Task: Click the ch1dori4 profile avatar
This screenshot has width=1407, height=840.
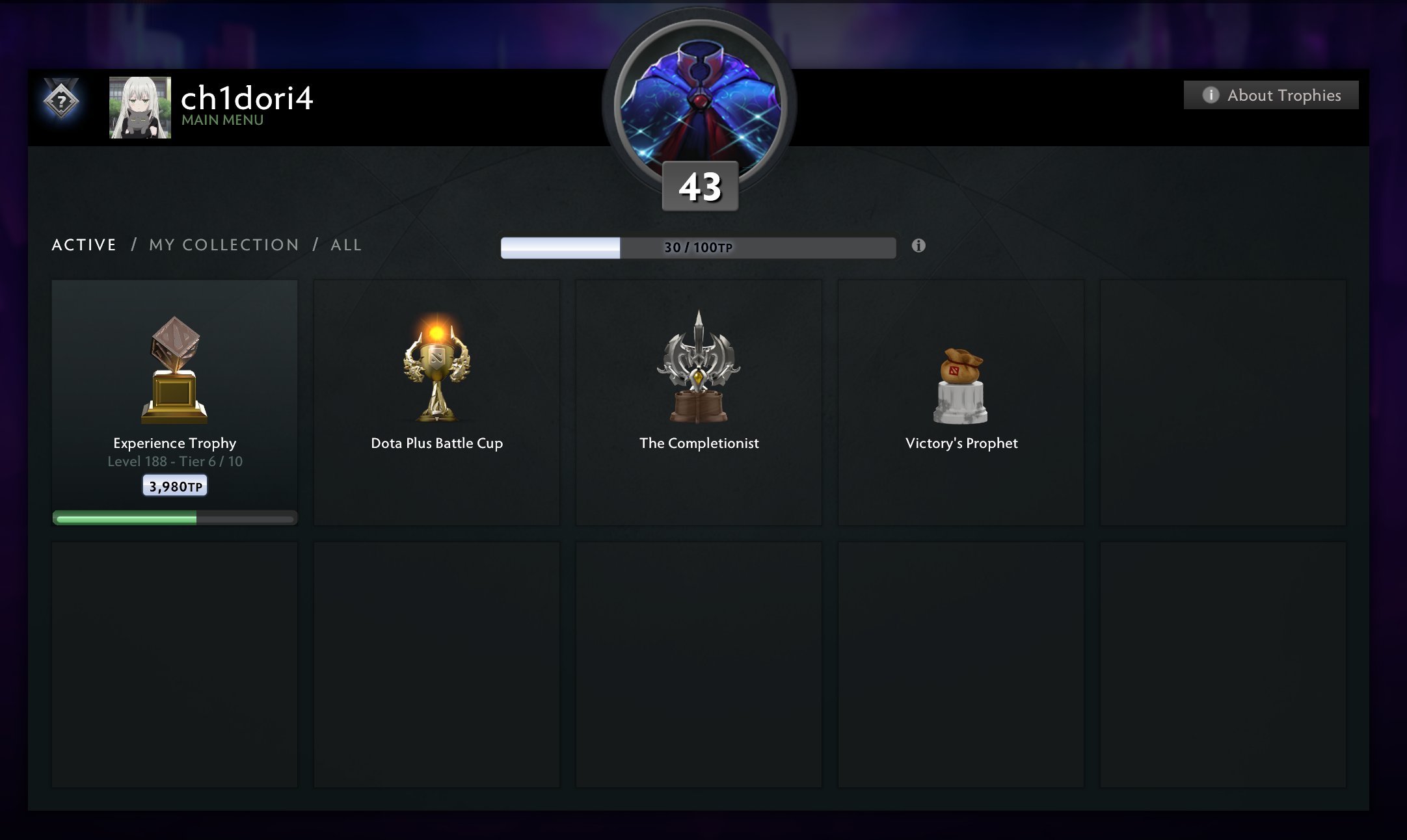Action: [x=140, y=107]
